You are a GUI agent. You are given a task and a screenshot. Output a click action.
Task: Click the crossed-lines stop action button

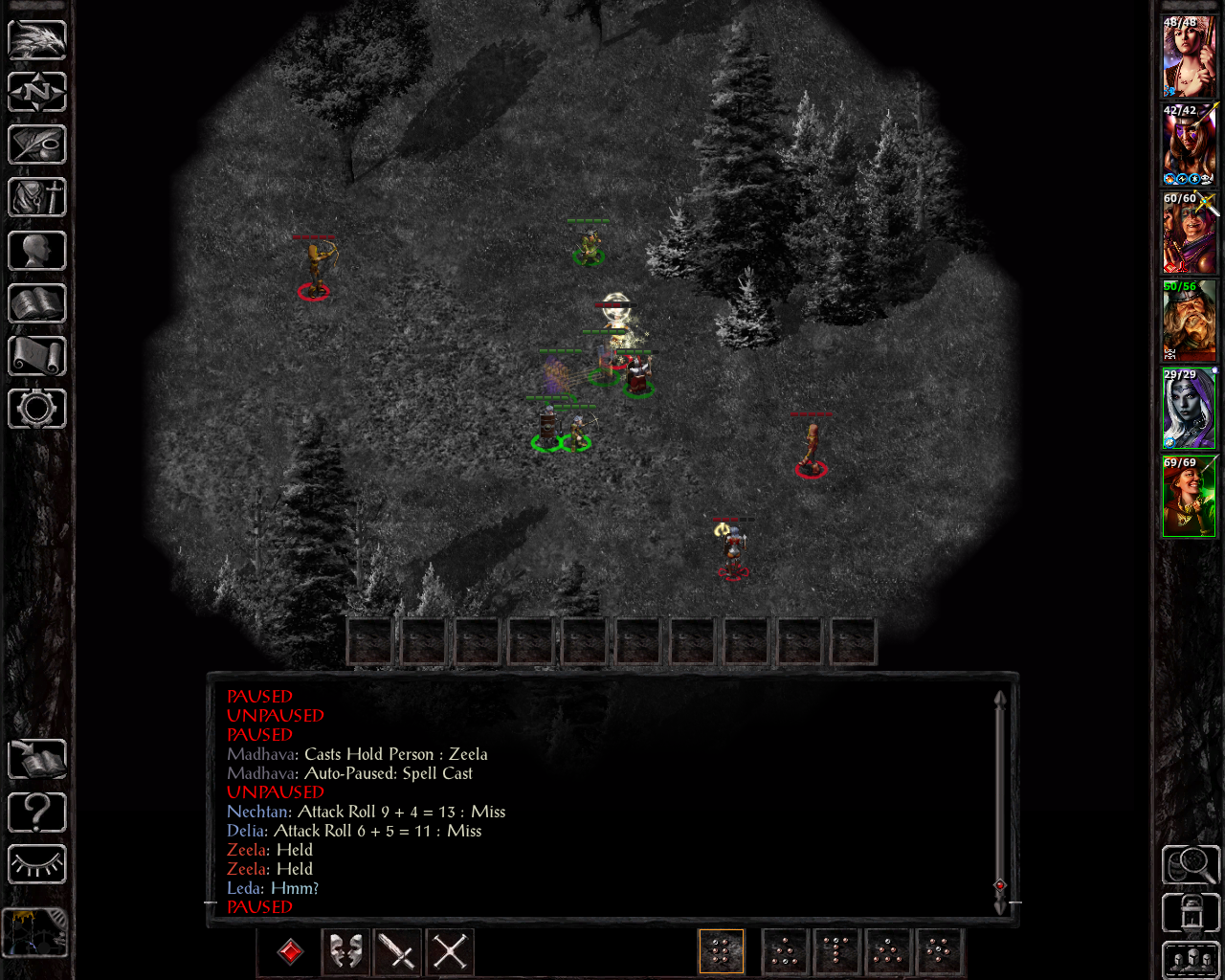click(x=450, y=952)
